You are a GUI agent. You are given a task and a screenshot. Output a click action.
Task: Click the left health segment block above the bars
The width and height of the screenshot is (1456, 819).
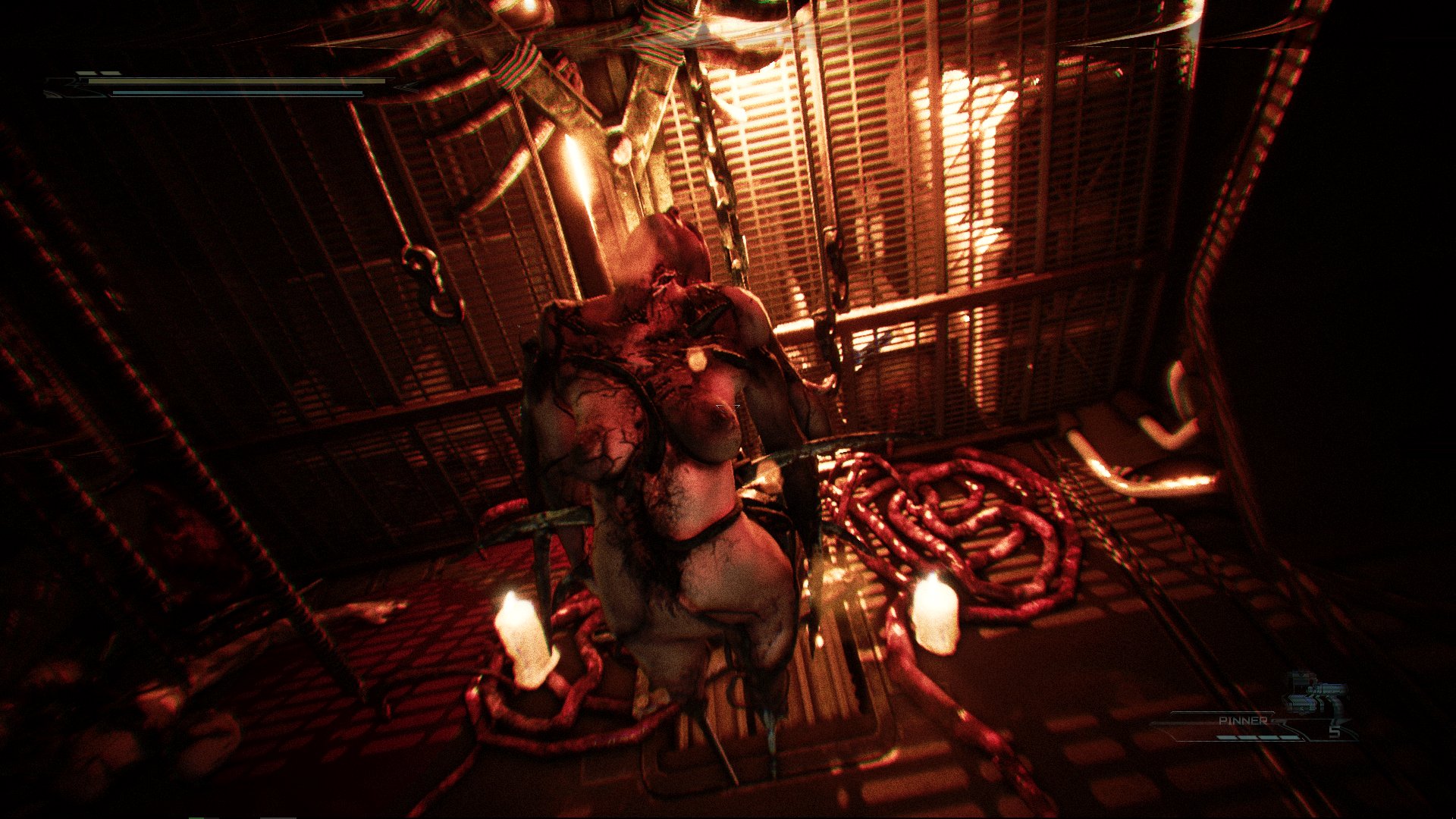pos(85,72)
